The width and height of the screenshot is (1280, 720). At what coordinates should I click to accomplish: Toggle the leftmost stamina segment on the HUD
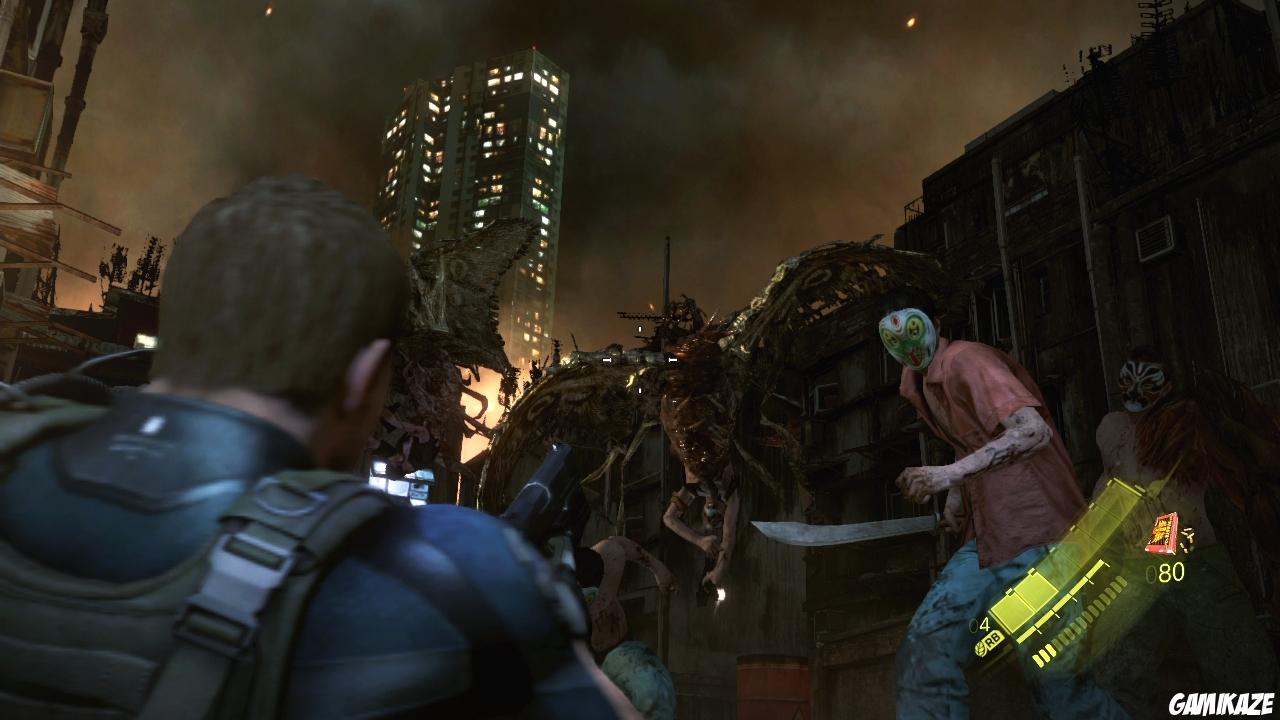[1040, 657]
